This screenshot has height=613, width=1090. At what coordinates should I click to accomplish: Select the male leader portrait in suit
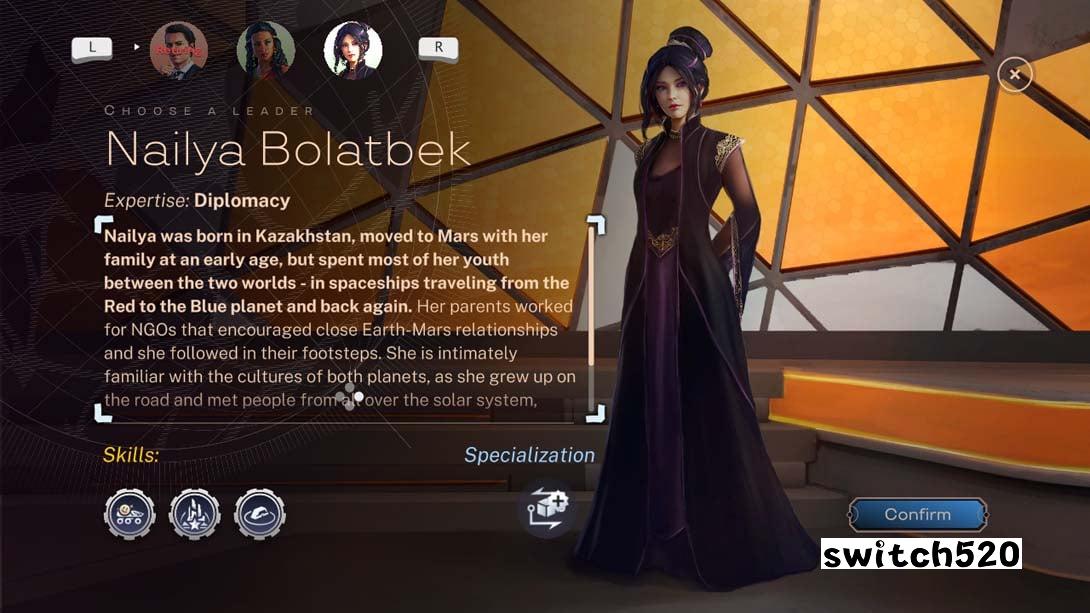click(179, 50)
